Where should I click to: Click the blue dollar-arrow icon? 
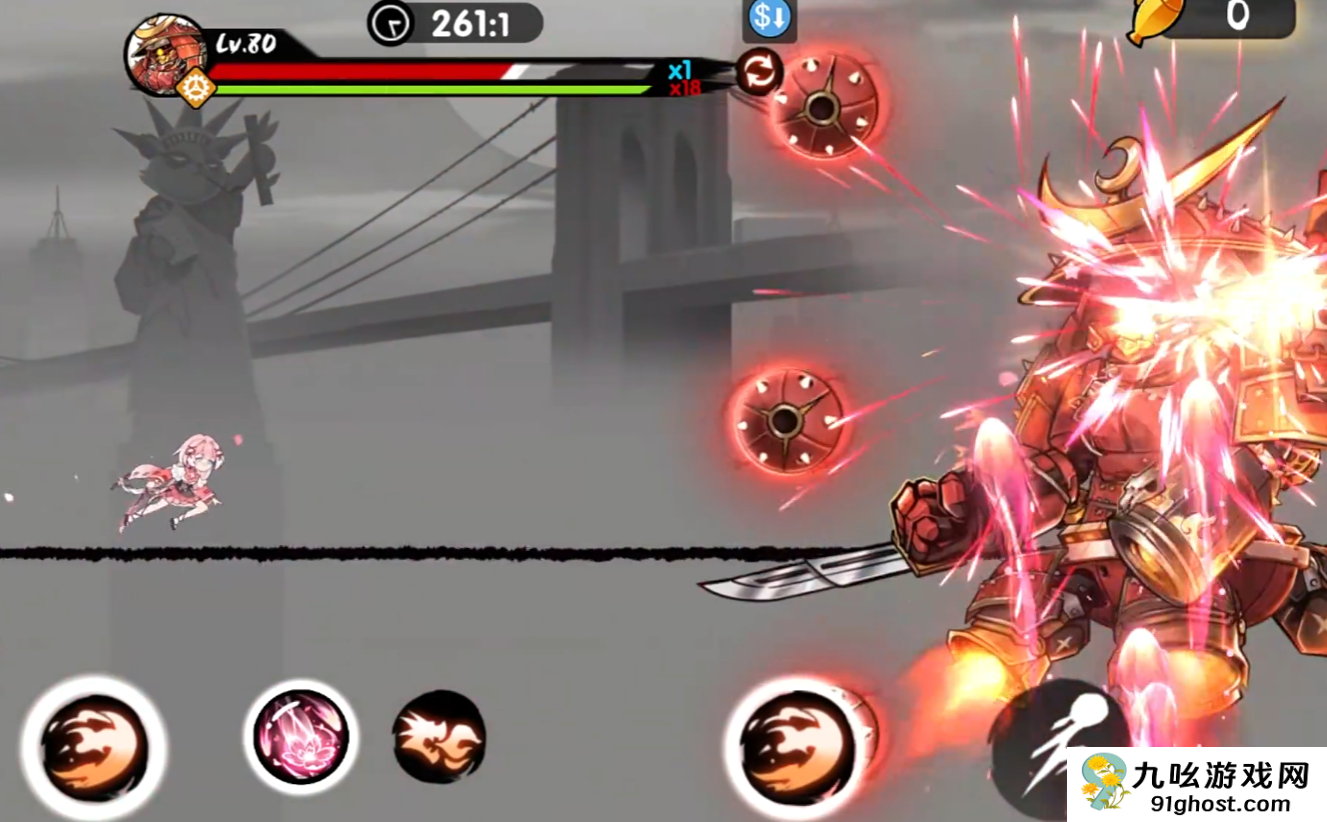tap(769, 19)
